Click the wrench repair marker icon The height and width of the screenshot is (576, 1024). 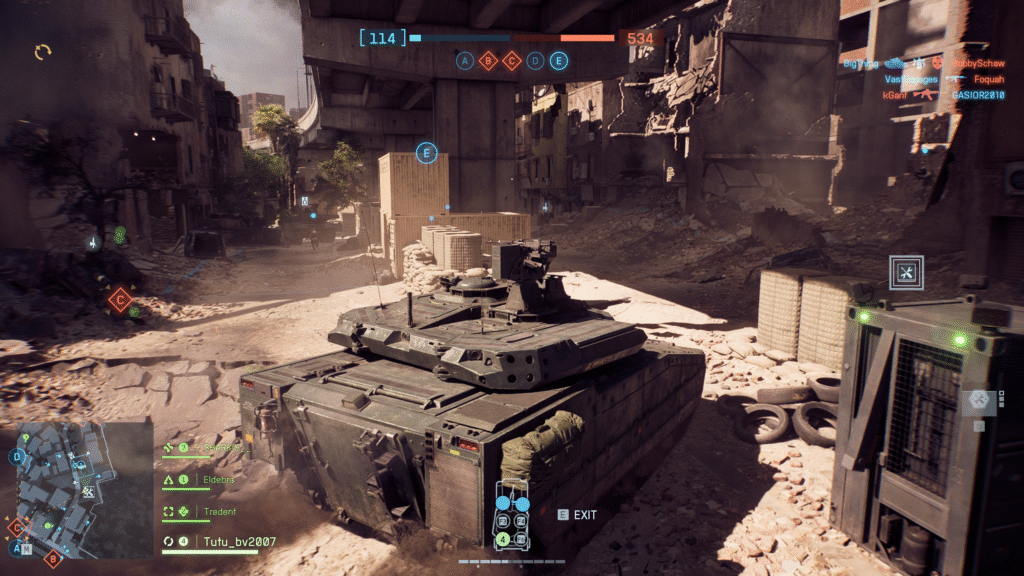906,272
